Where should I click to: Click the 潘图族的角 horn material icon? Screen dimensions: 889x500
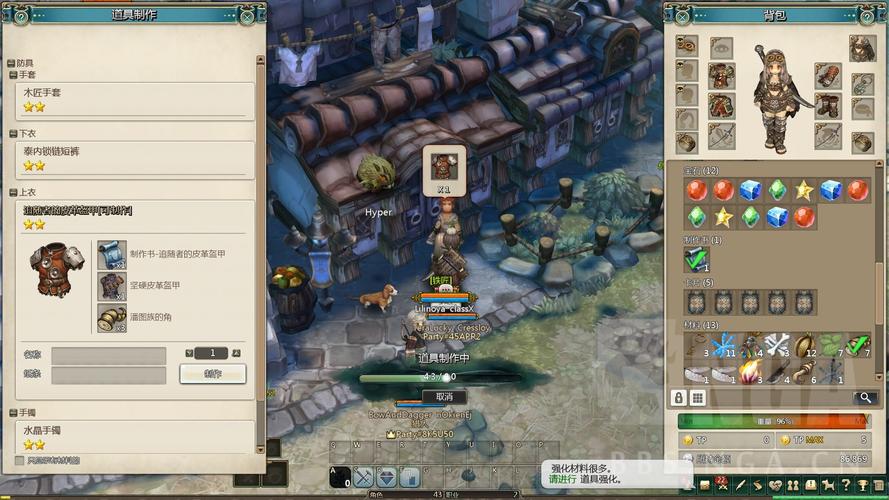pos(111,317)
